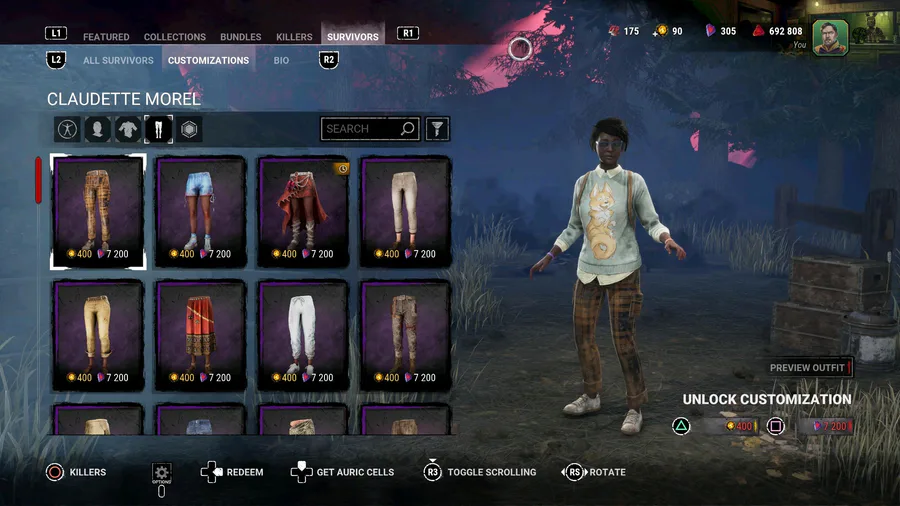Open Claudette's Bio tab
Viewport: 900px width, 506px height.
click(x=282, y=60)
